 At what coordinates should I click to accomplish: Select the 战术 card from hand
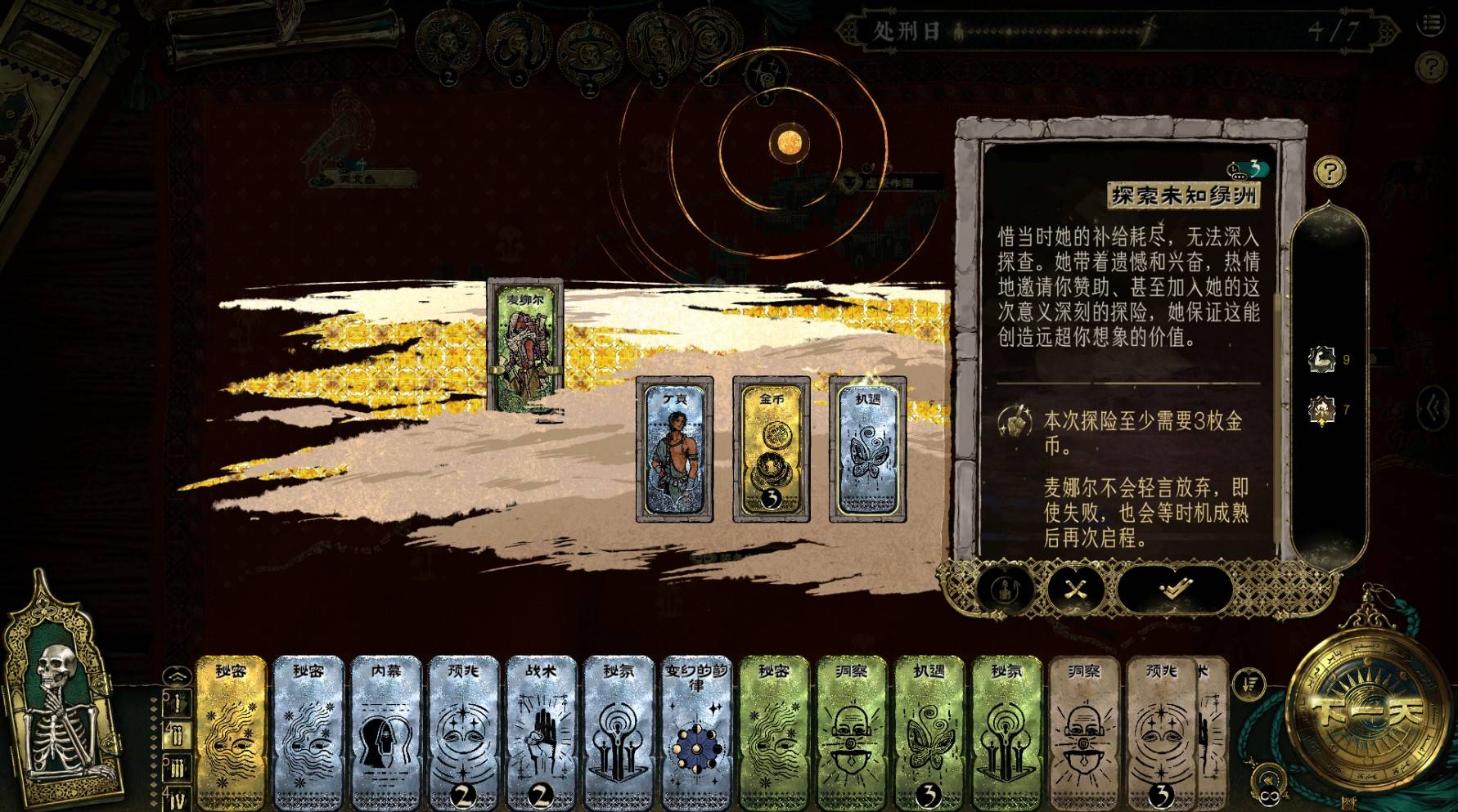pyautogui.click(x=540, y=732)
